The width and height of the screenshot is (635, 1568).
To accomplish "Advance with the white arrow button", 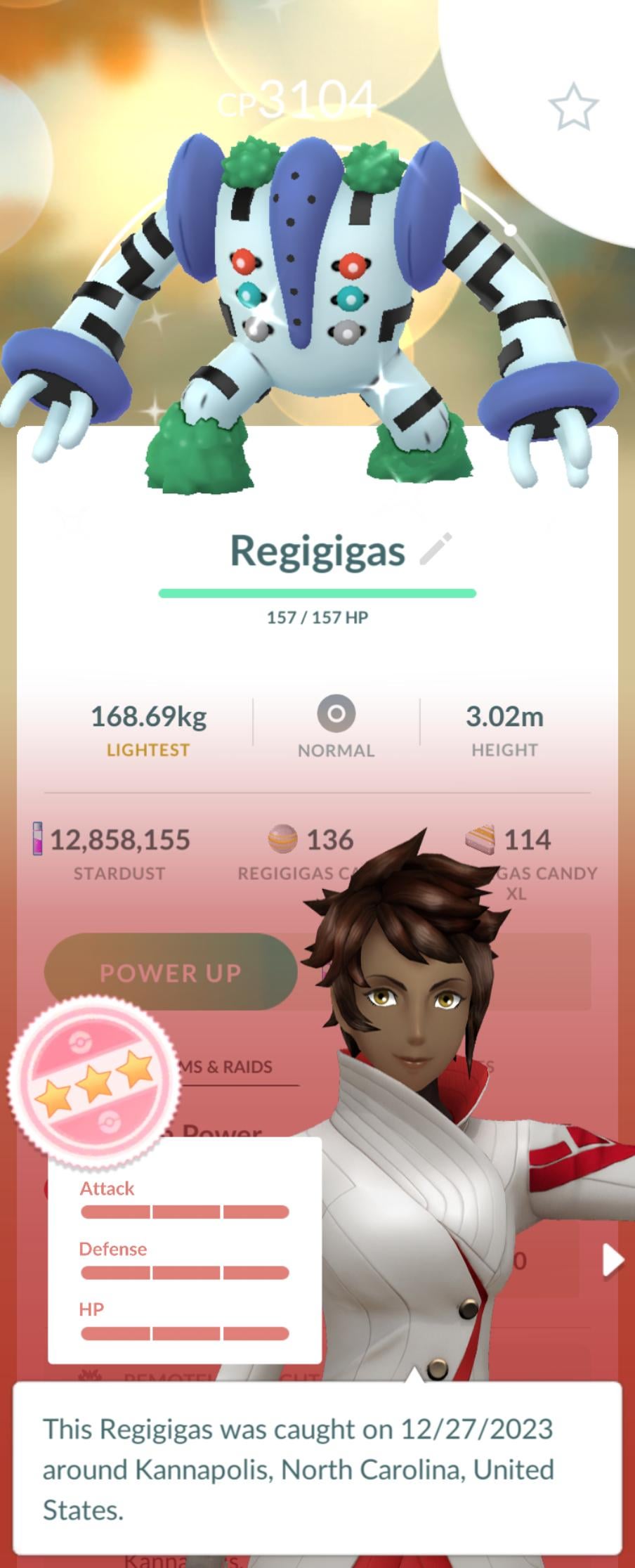I will pyautogui.click(x=613, y=1259).
